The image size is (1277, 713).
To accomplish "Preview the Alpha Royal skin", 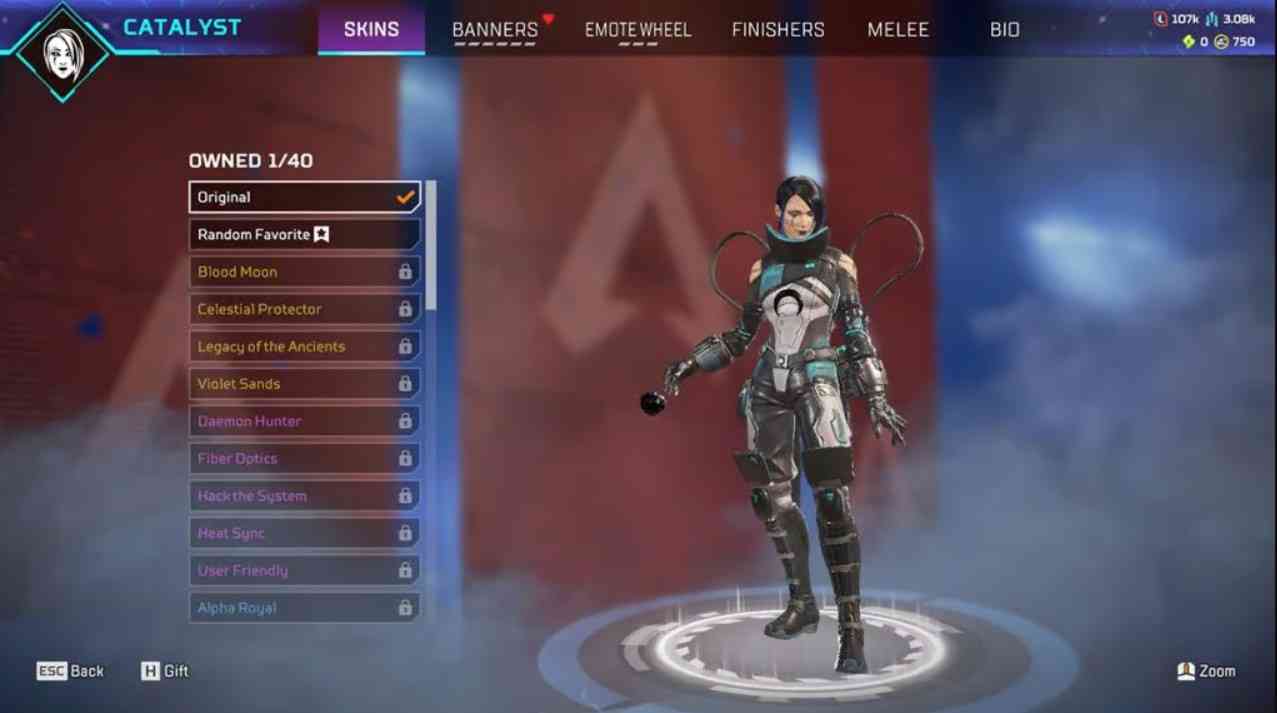I will click(304, 608).
